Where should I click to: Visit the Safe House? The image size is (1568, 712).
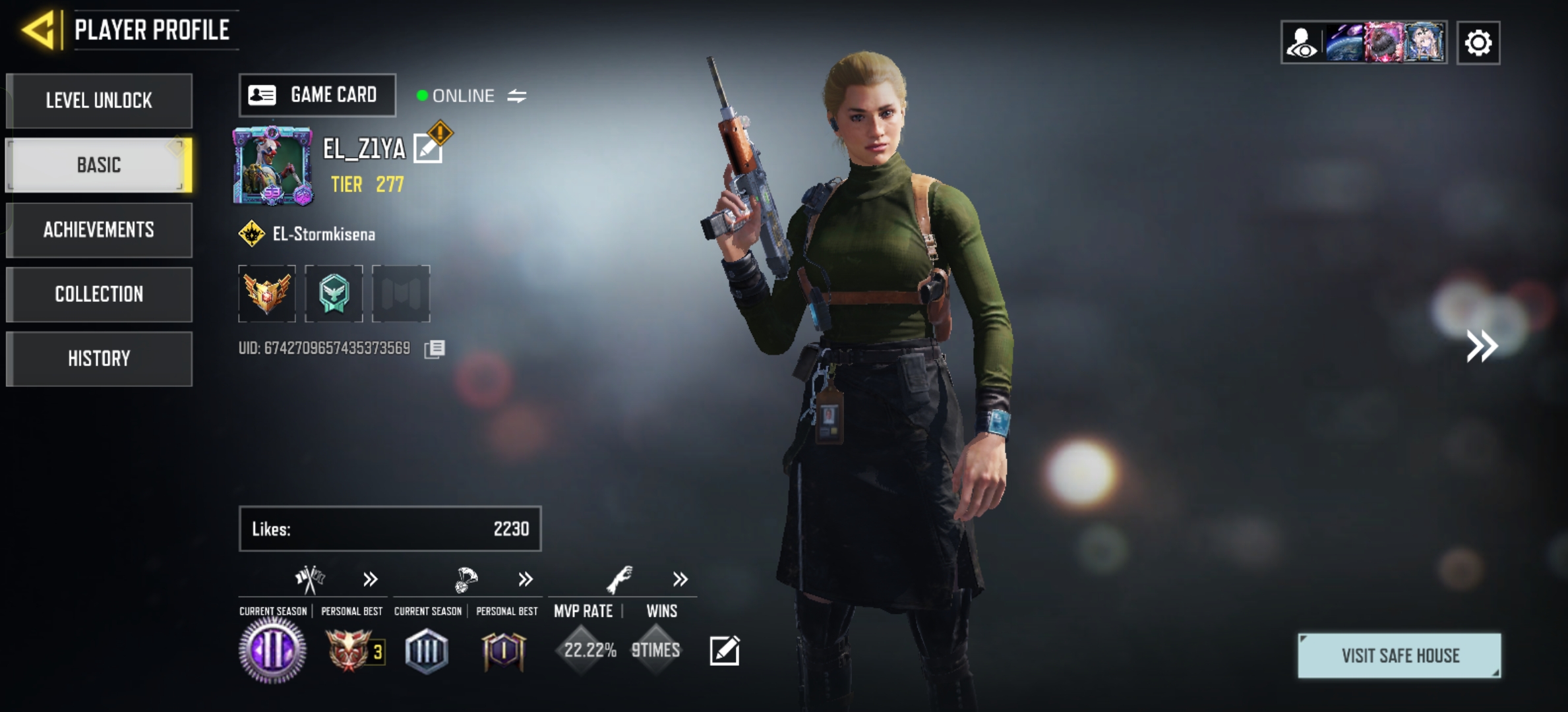coord(1399,655)
